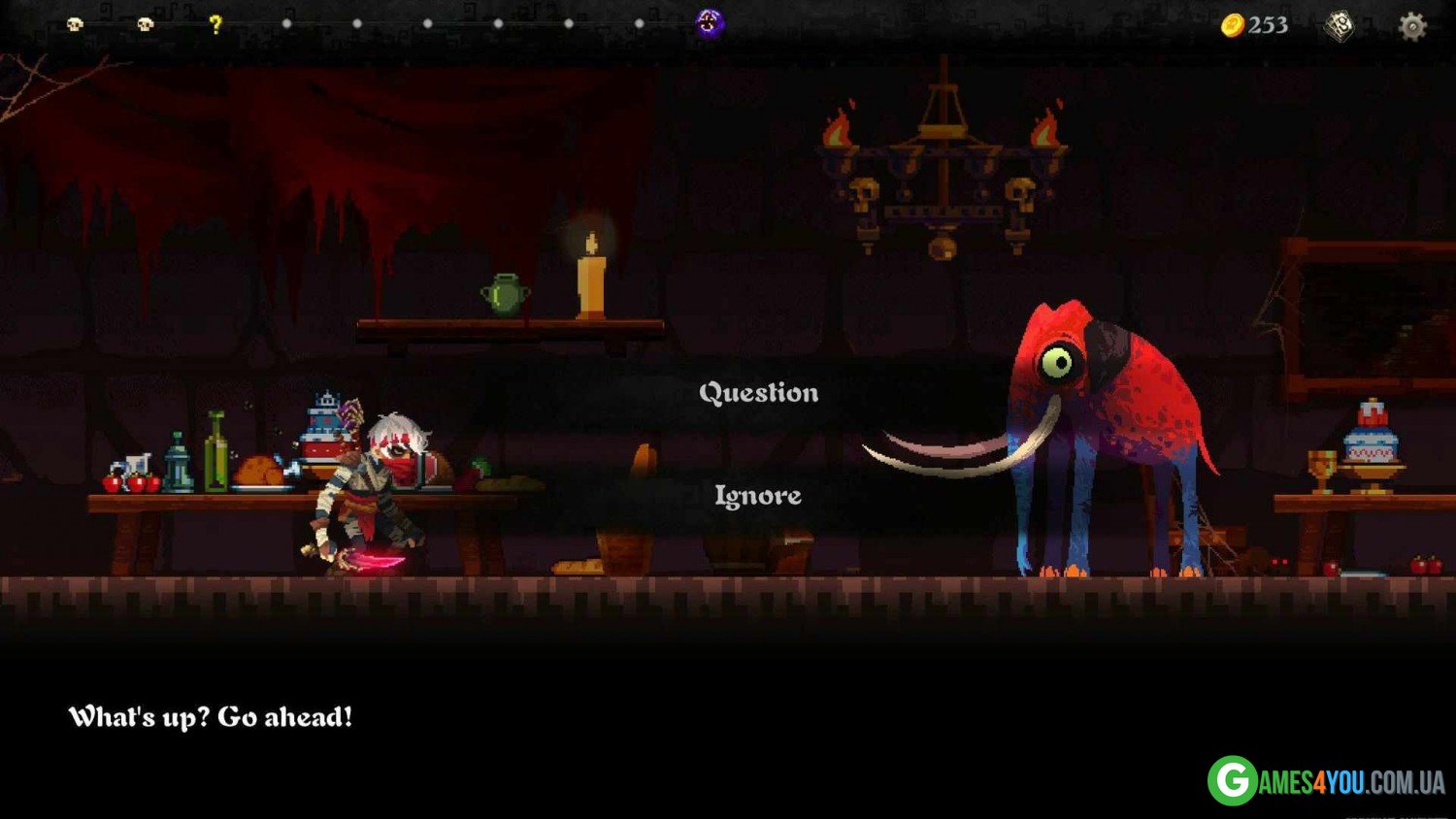Select the Ignore dialogue option
The height and width of the screenshot is (819, 1456).
[x=758, y=496]
